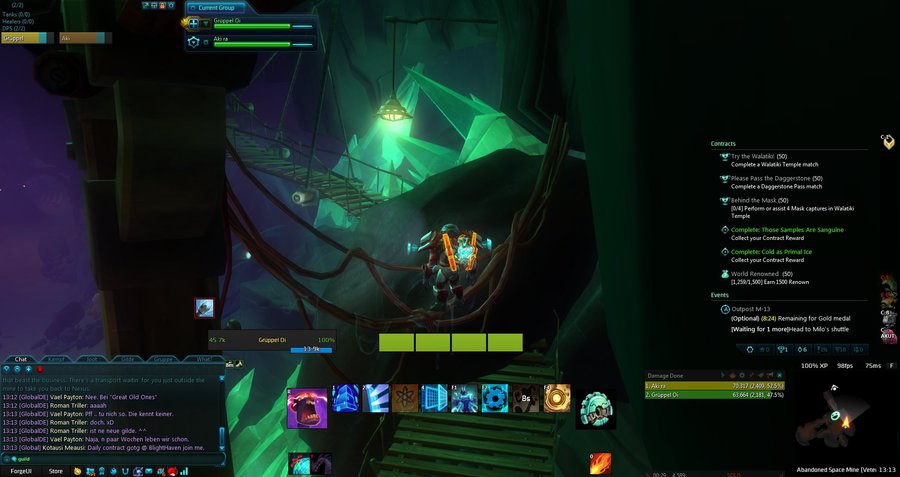Use the golden orb ability

tap(557, 398)
